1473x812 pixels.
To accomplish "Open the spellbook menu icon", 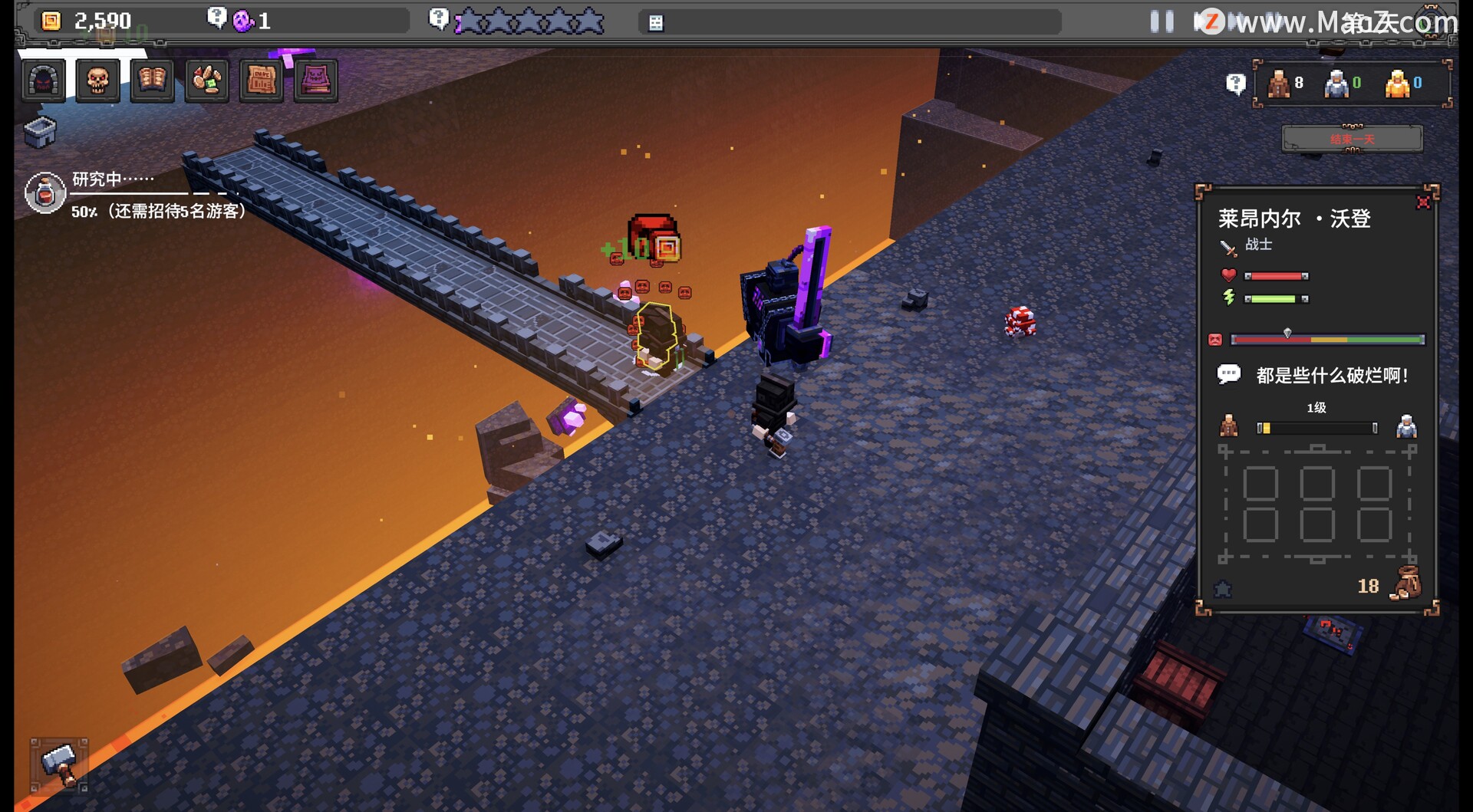I will (152, 81).
